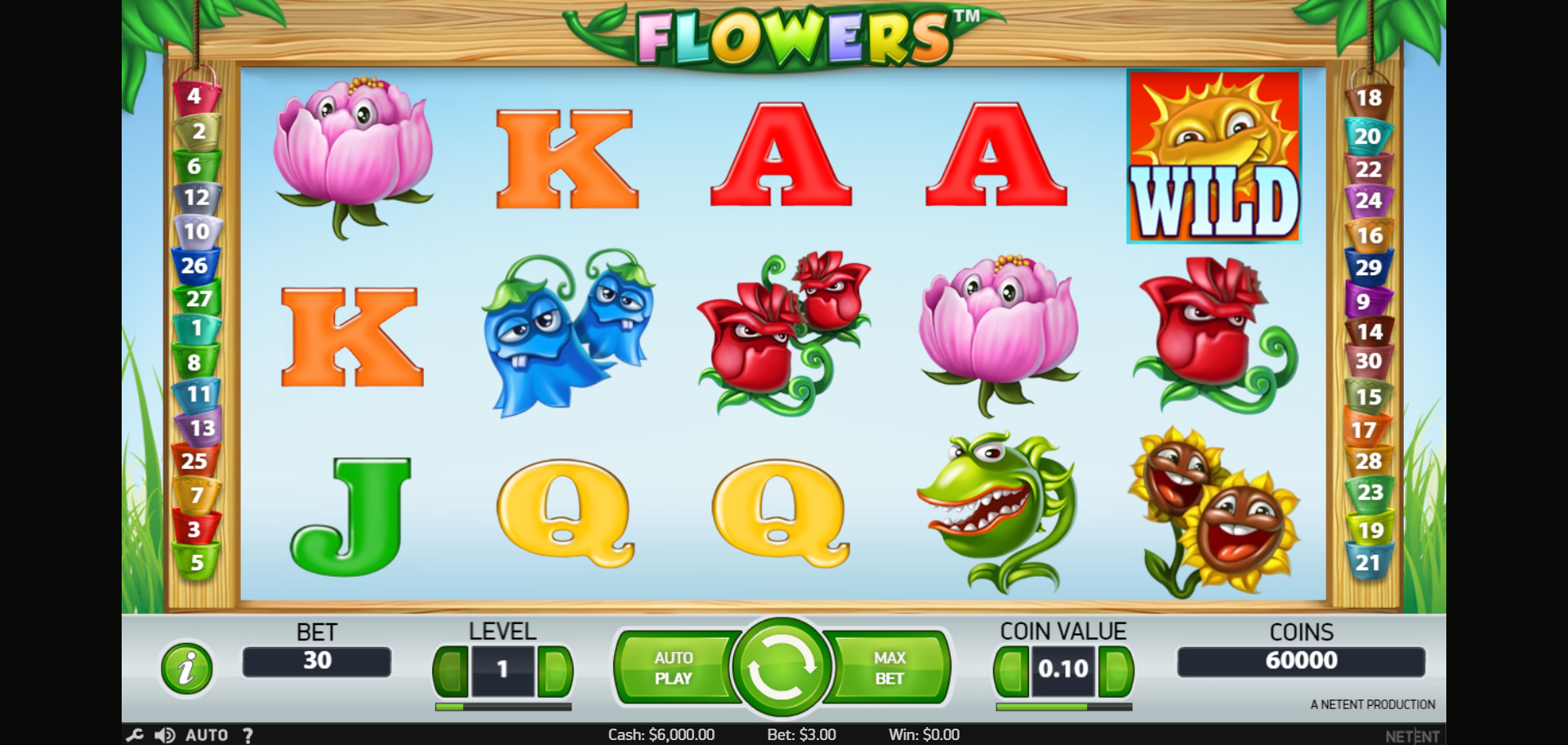Spin the reels with the circular arrows button
Screen dimensions: 1568x745
pos(782,667)
